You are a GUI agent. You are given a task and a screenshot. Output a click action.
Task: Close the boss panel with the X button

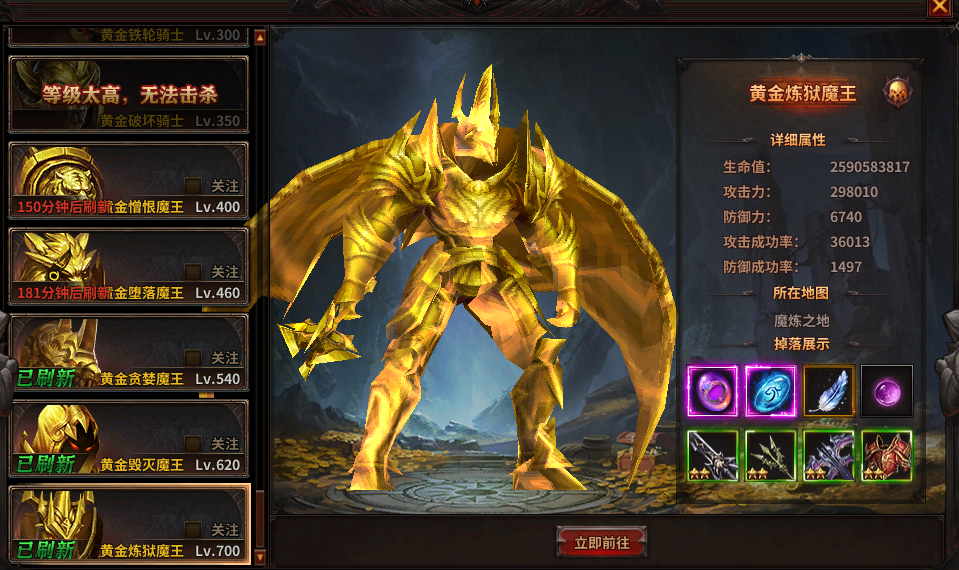pyautogui.click(x=939, y=7)
